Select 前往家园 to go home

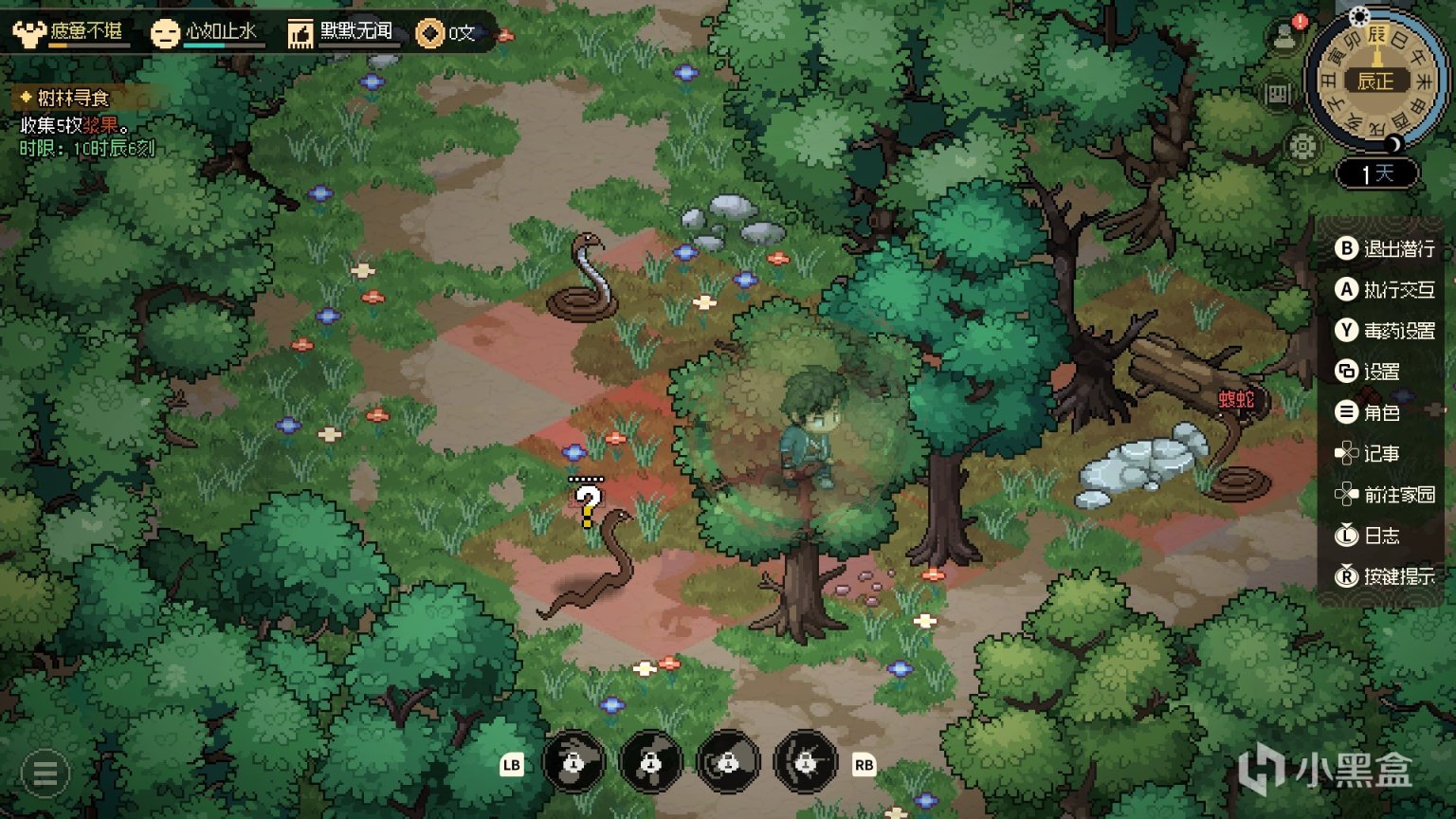click(1385, 495)
